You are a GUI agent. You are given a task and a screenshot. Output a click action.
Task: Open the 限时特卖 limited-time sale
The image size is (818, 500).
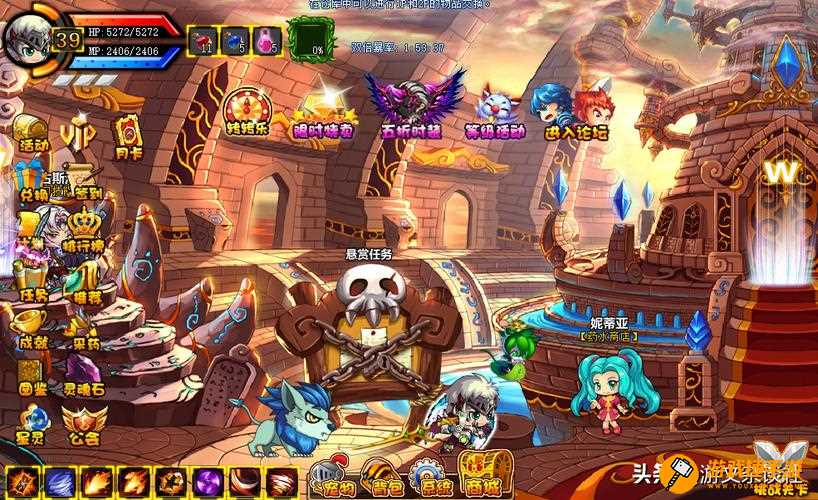coord(322,110)
